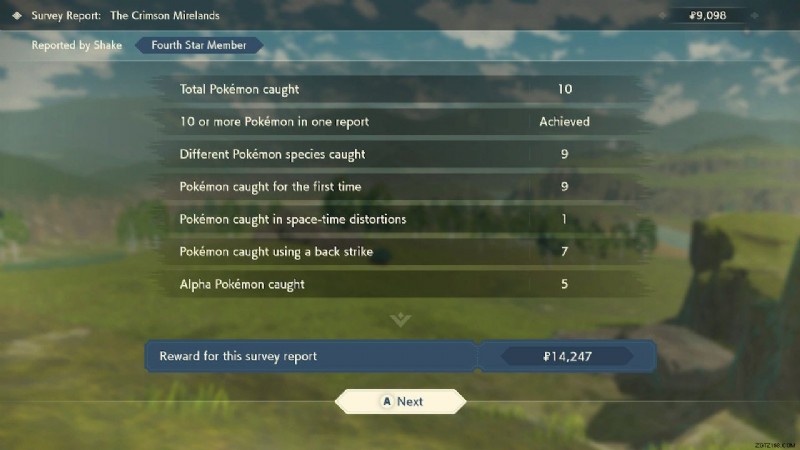Select the Total Pokémon caught row
The image size is (800, 450).
coord(400,89)
